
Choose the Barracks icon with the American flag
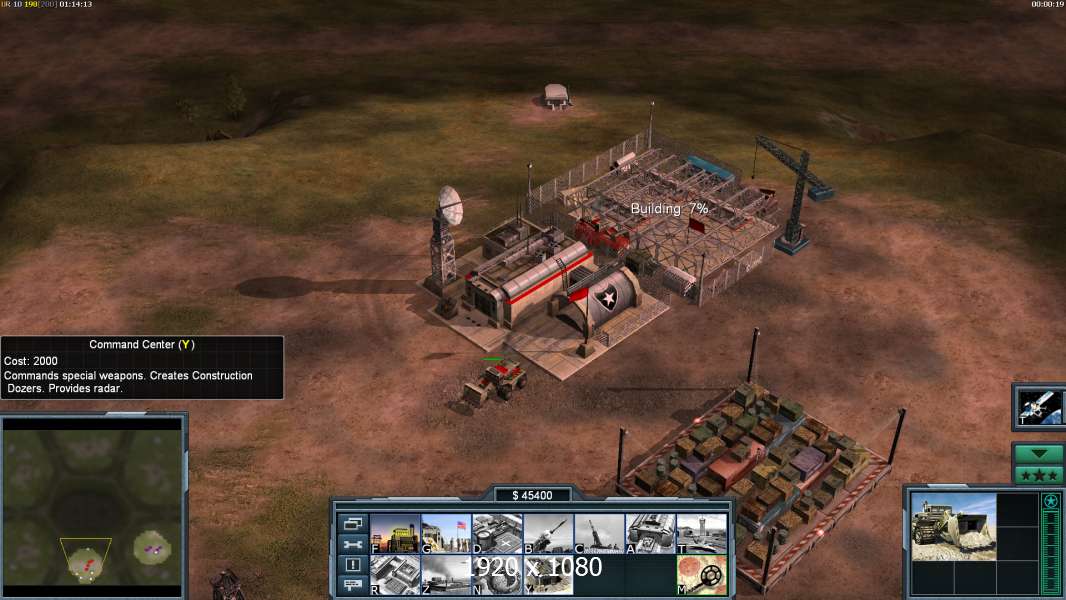point(446,534)
